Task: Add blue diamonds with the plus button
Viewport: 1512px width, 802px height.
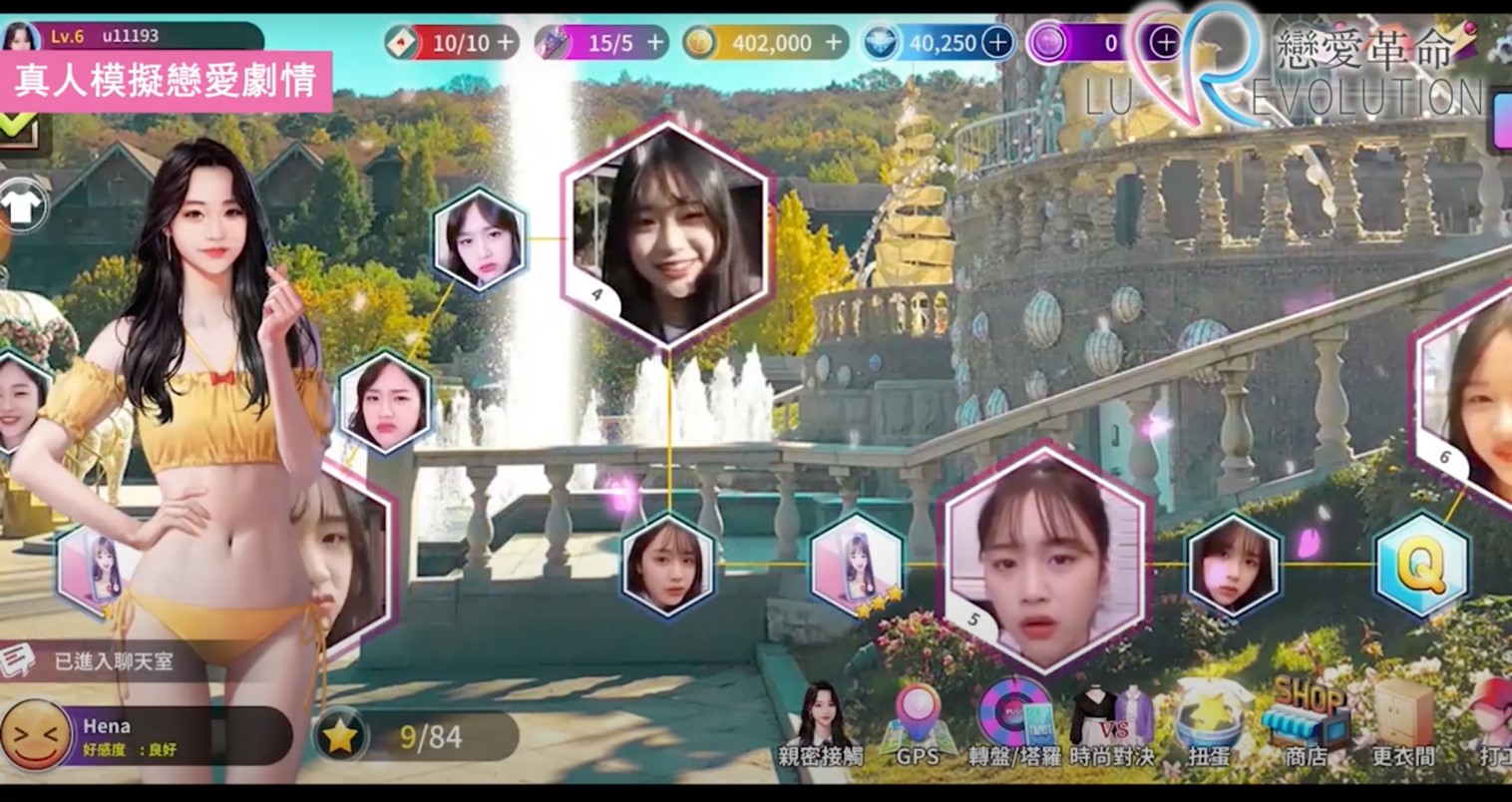Action: pyautogui.click(x=997, y=43)
